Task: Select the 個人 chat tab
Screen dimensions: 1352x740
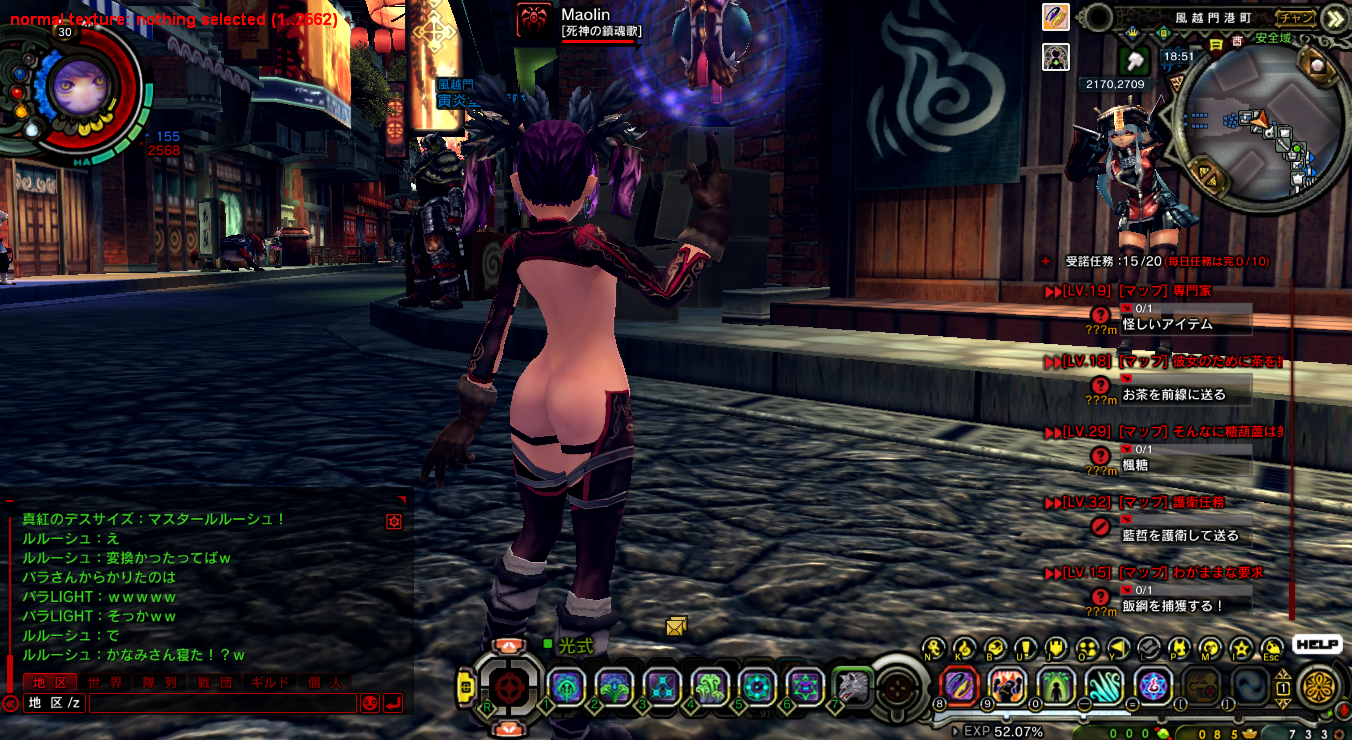Action: pyautogui.click(x=324, y=682)
